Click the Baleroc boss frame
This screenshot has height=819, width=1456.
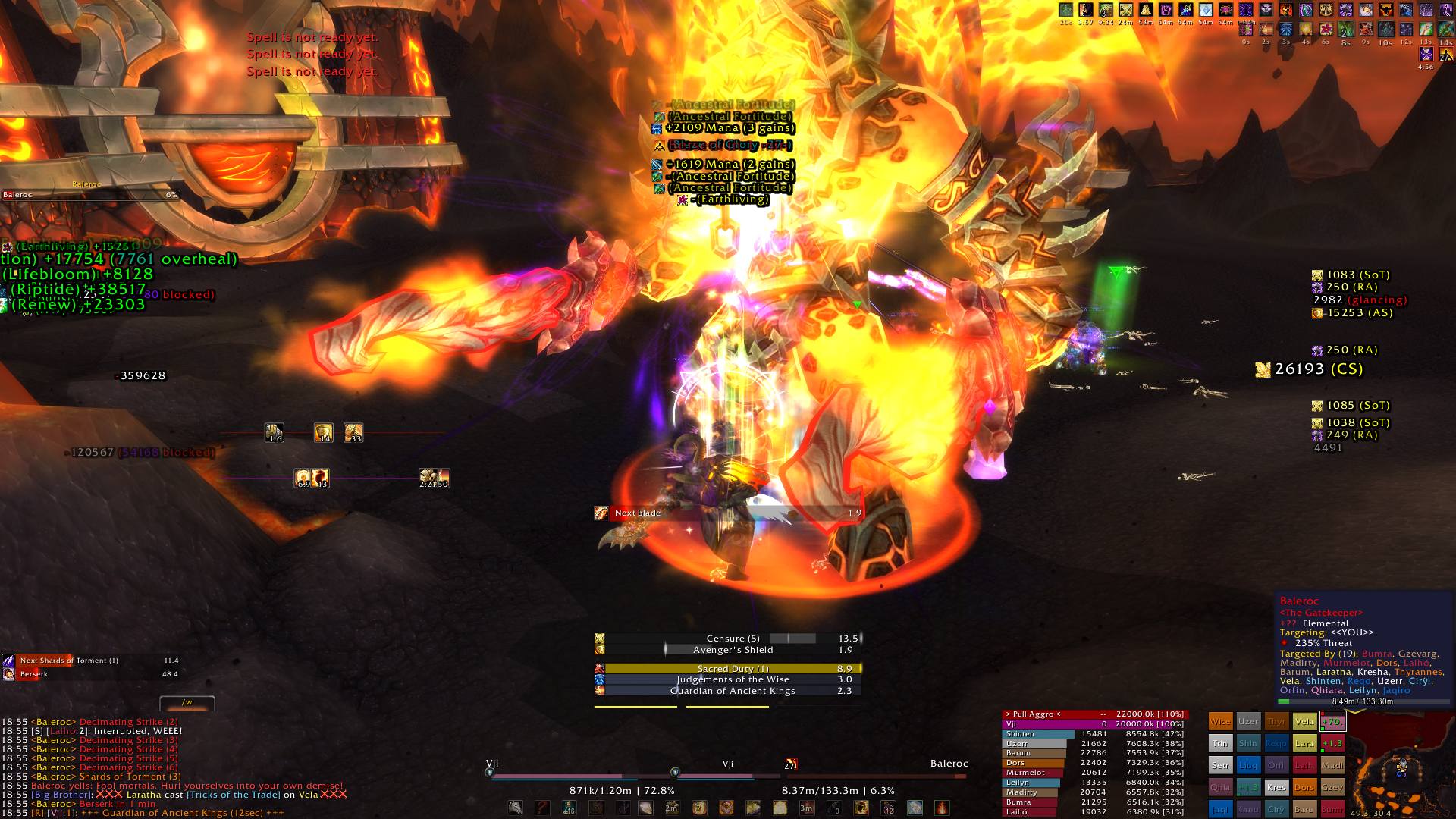click(90, 195)
